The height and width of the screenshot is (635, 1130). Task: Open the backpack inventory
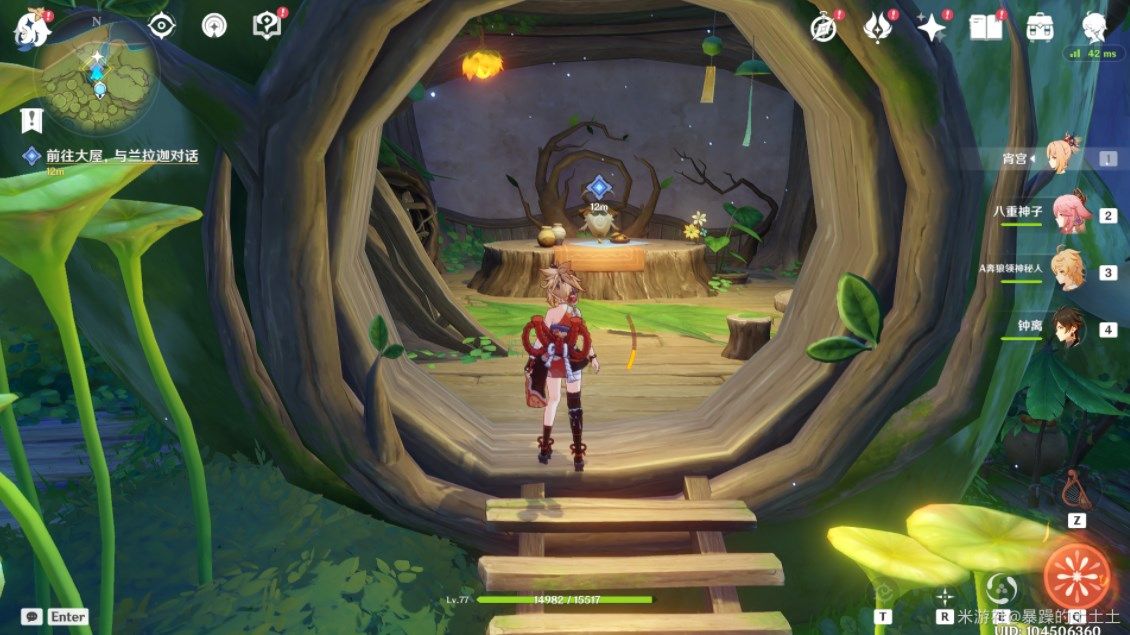[x=1040, y=28]
